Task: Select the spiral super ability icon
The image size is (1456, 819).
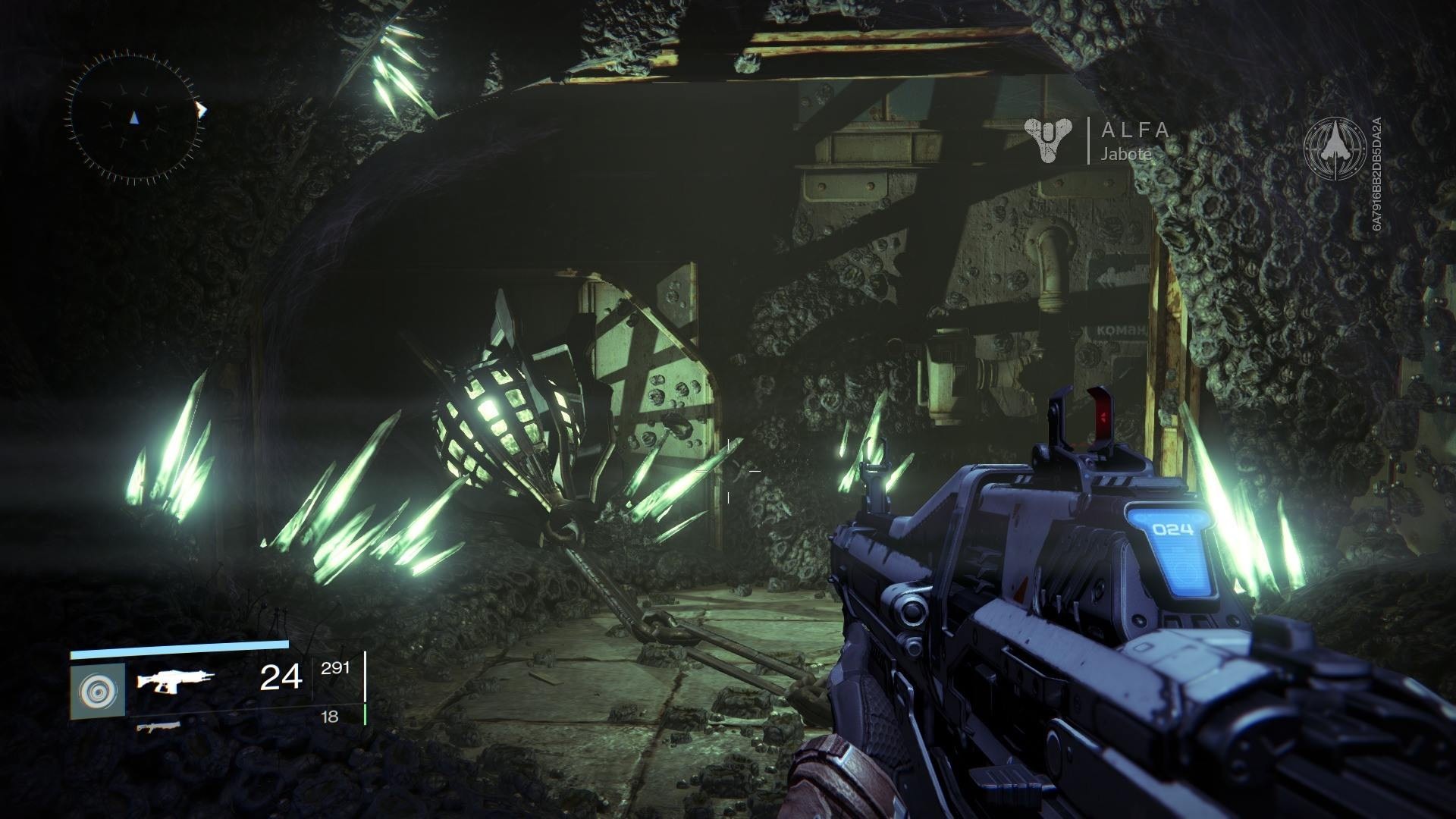Action: (98, 691)
